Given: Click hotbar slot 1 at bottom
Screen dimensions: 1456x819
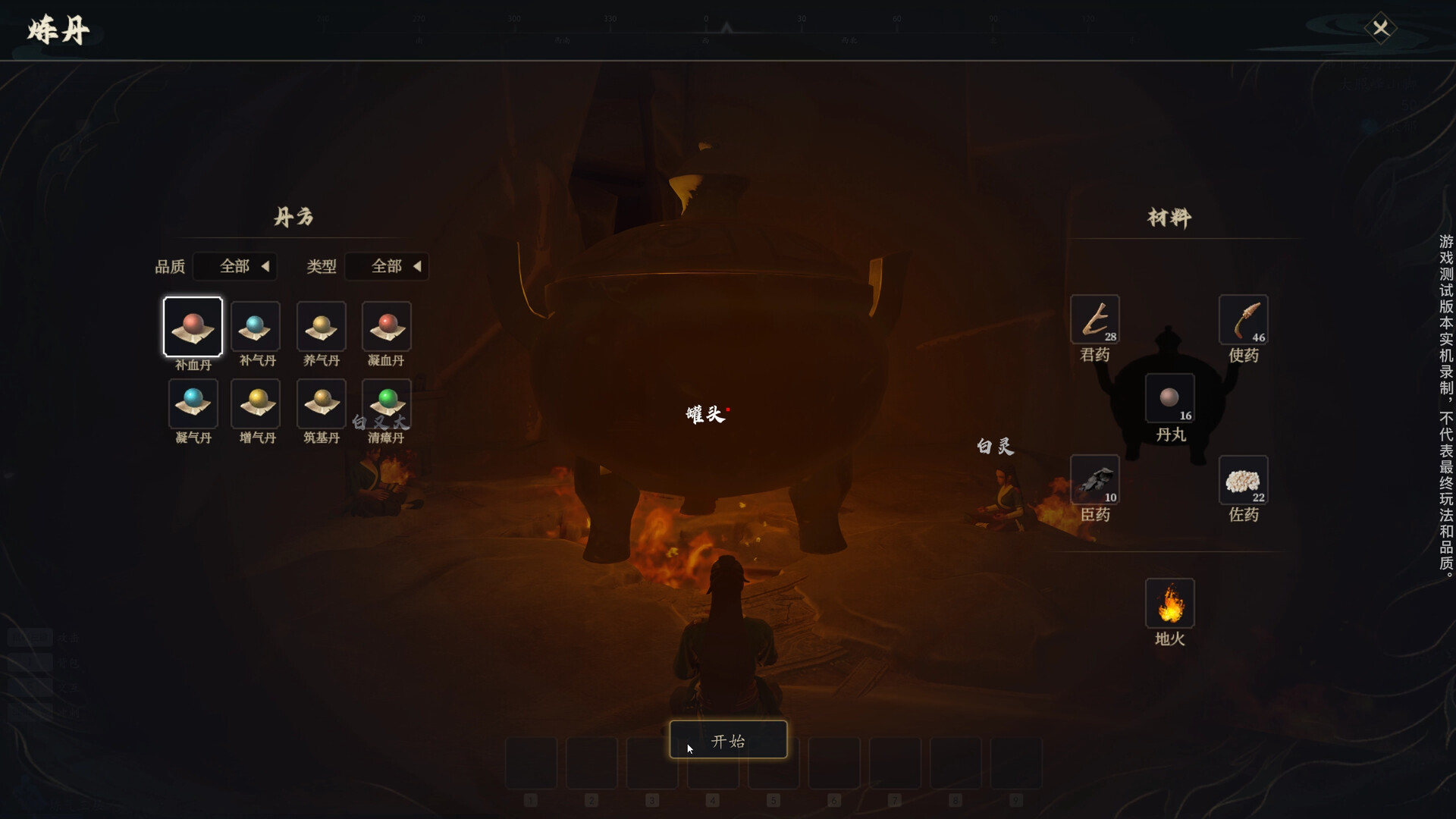Looking at the screenshot, I should coord(531,763).
